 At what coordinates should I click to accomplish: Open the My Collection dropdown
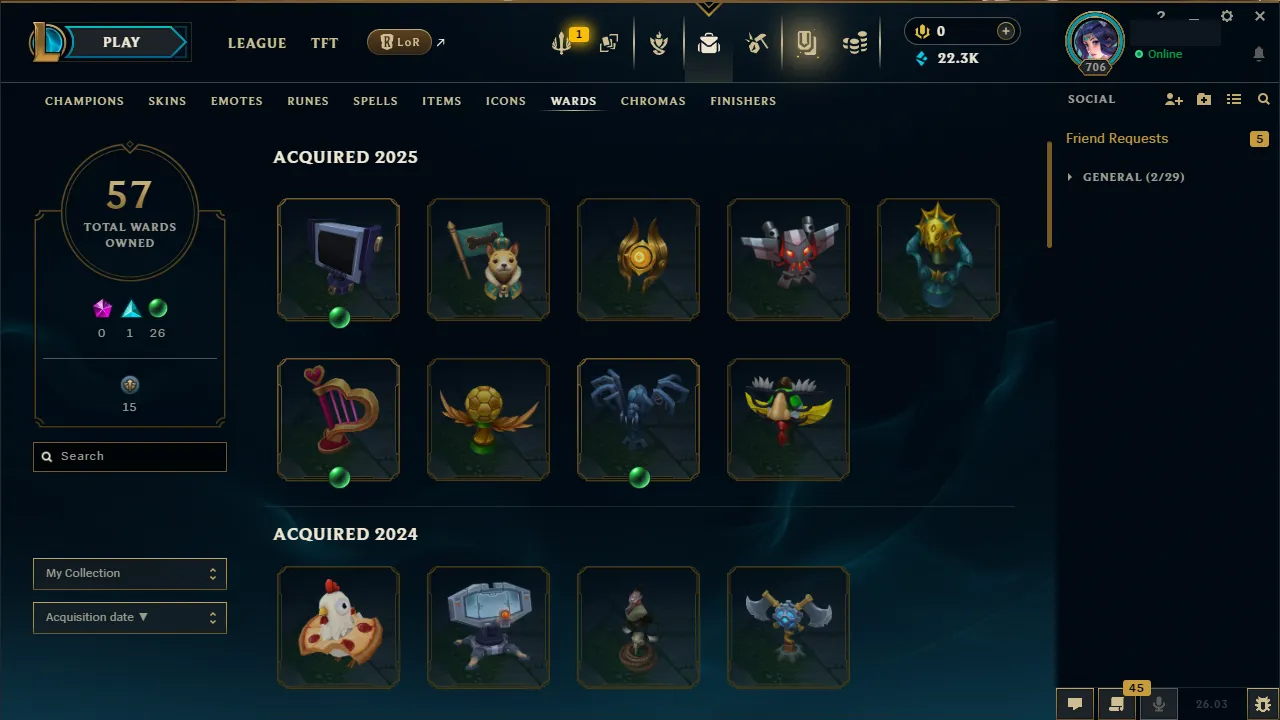coord(129,573)
